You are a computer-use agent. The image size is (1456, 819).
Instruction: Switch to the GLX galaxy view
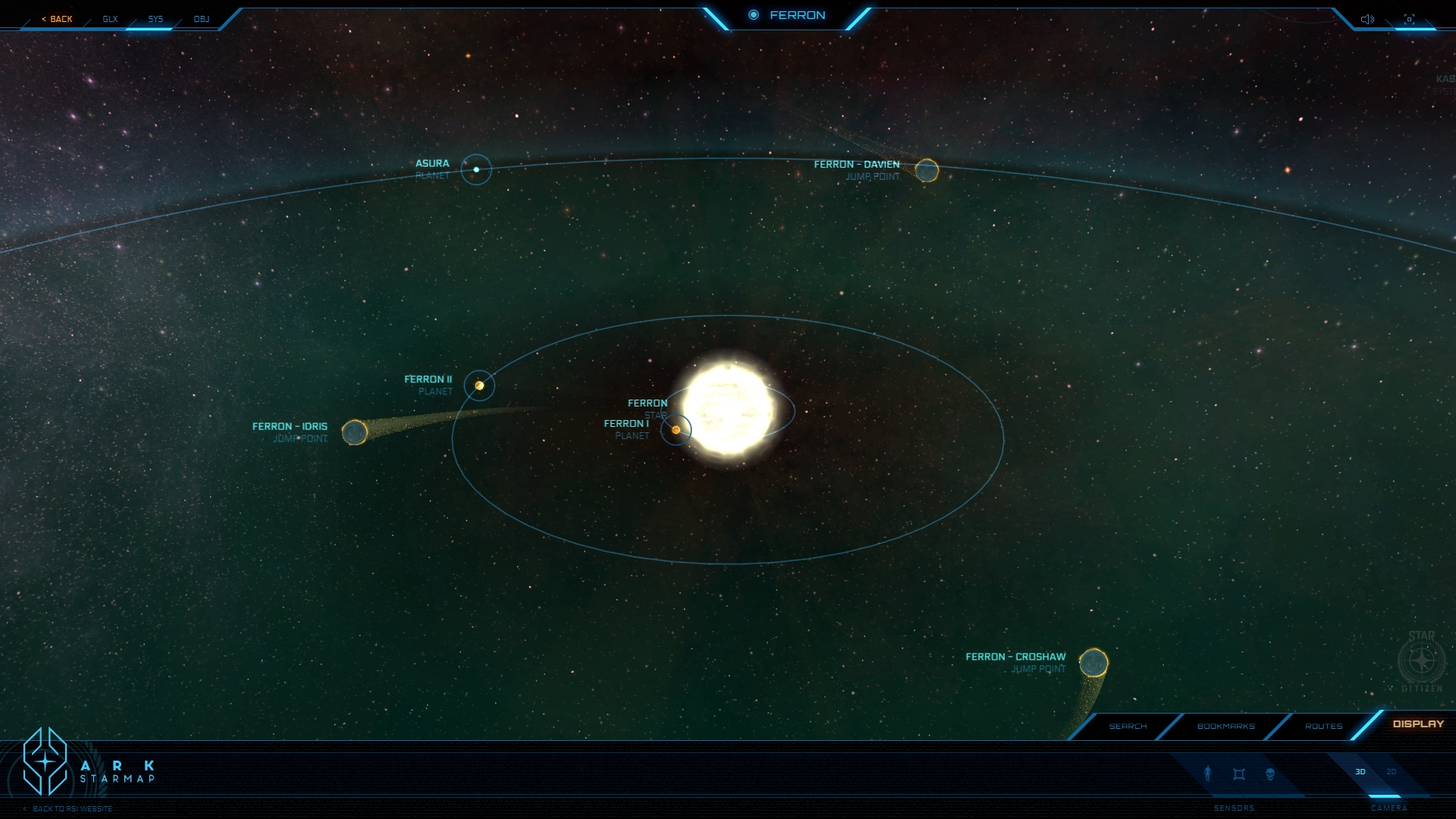pos(111,19)
